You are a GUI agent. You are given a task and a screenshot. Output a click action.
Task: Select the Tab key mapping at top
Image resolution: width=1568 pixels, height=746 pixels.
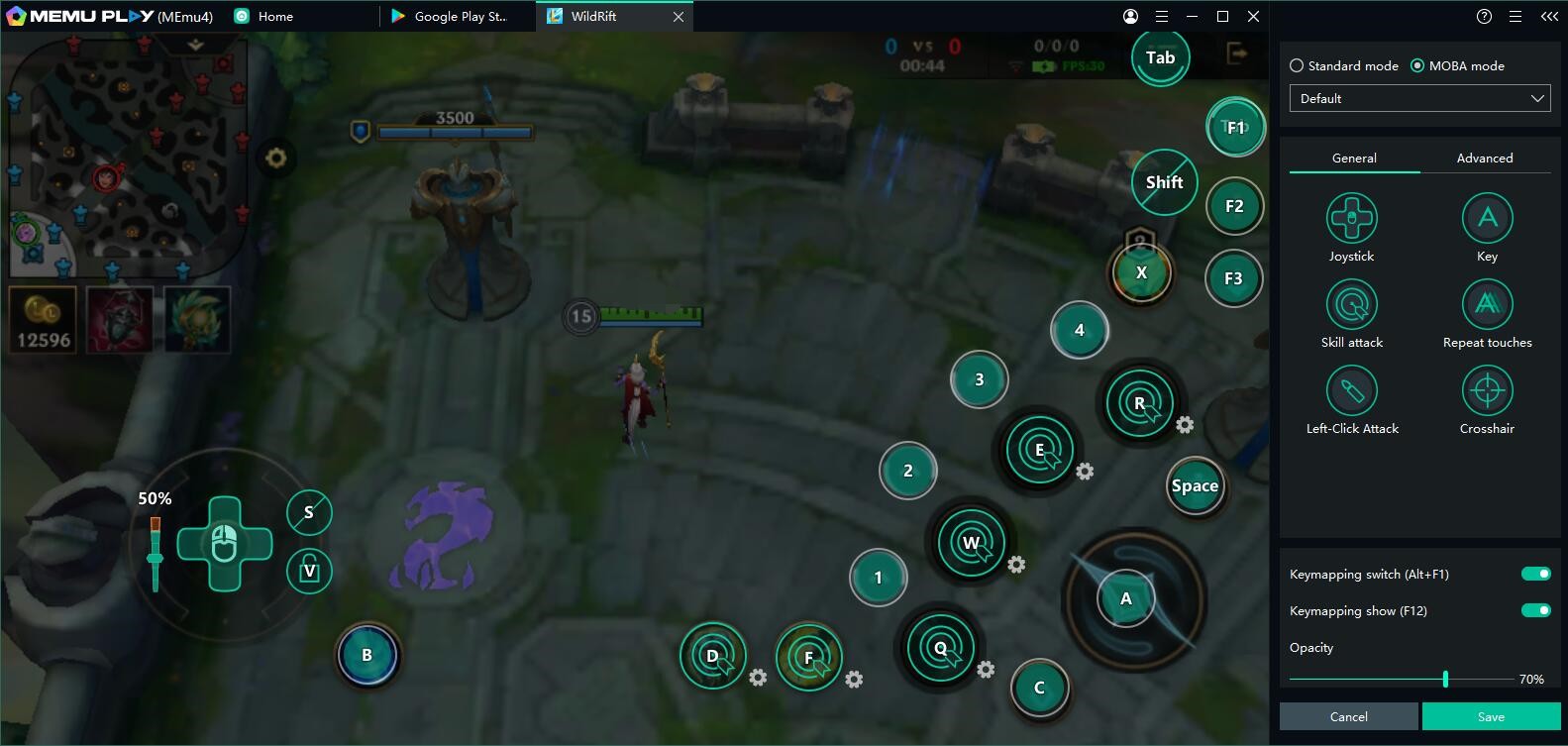click(x=1160, y=57)
